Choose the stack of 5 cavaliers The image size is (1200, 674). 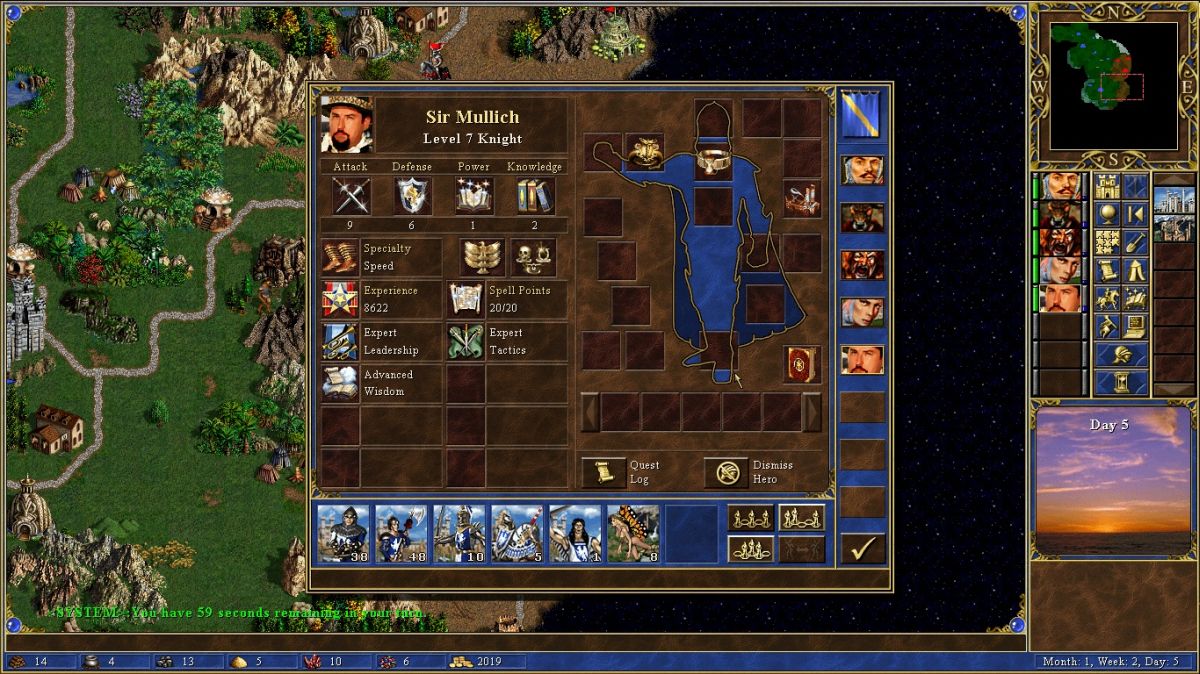pos(517,533)
